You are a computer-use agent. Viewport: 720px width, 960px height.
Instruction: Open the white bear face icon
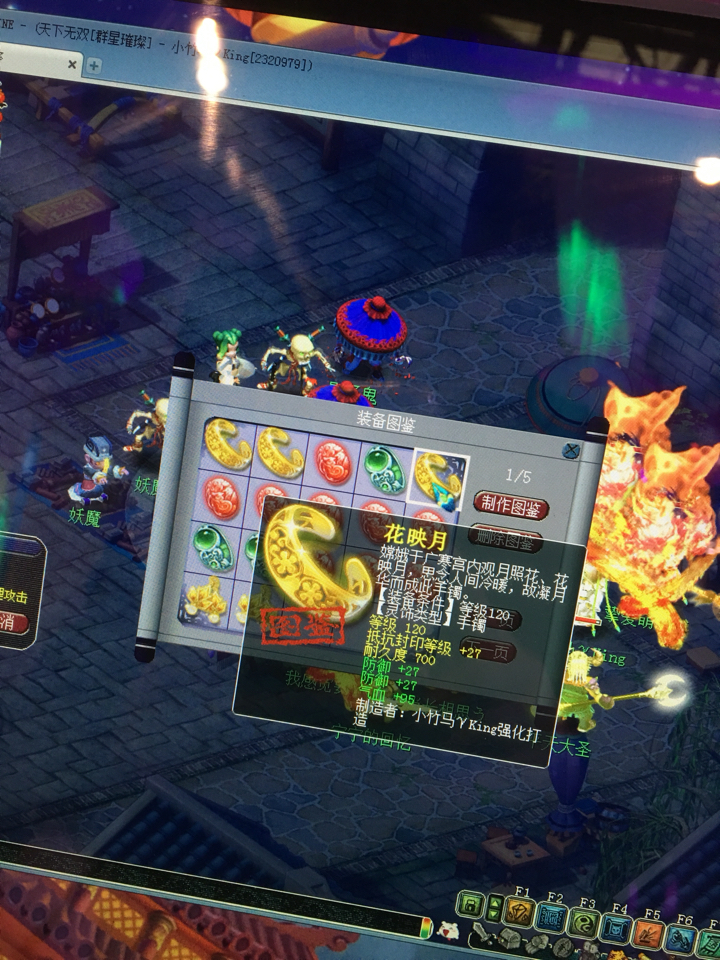449,929
